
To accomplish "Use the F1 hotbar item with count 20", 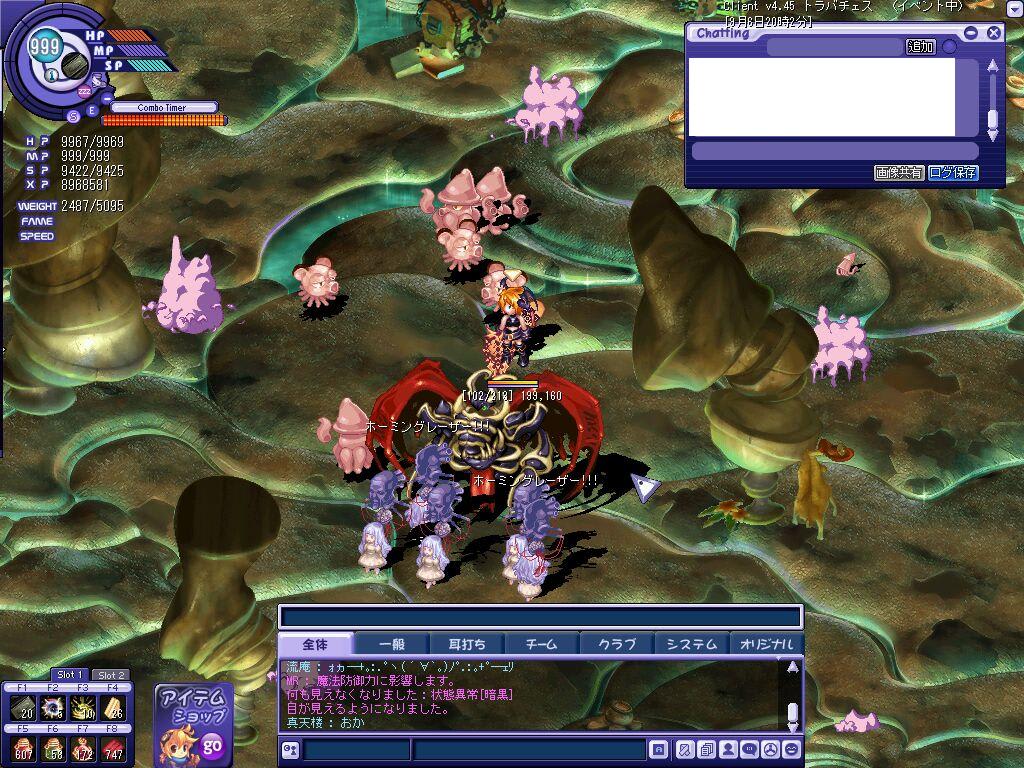I will coord(22,708).
